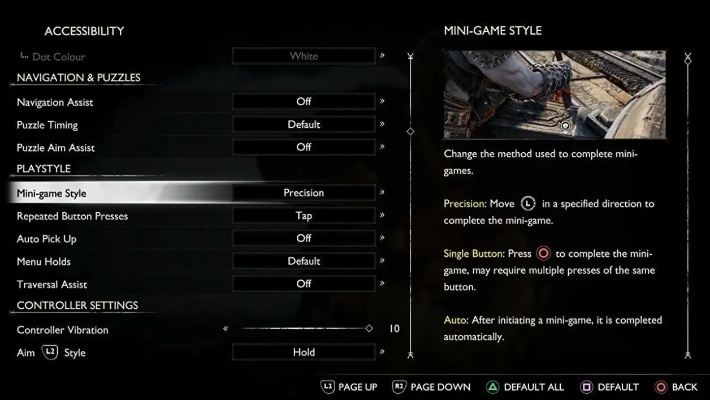Reset everything with Default All
The image size is (710, 400).
pos(525,387)
